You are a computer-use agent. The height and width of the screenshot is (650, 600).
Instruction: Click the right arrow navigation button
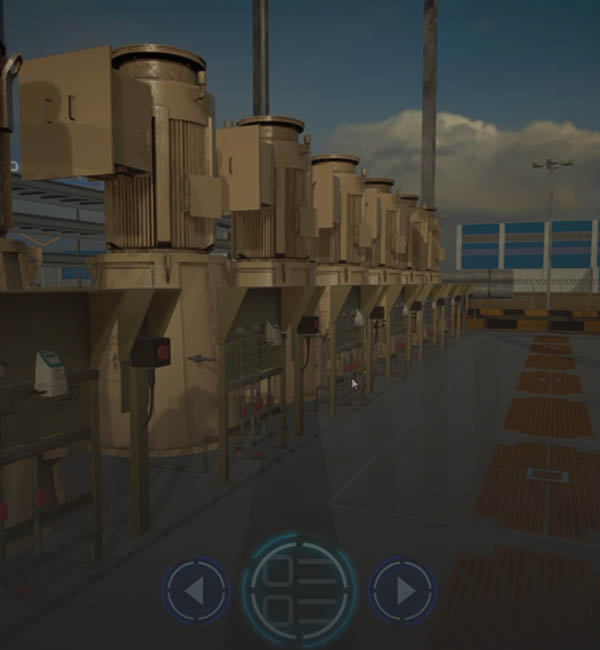403,591
